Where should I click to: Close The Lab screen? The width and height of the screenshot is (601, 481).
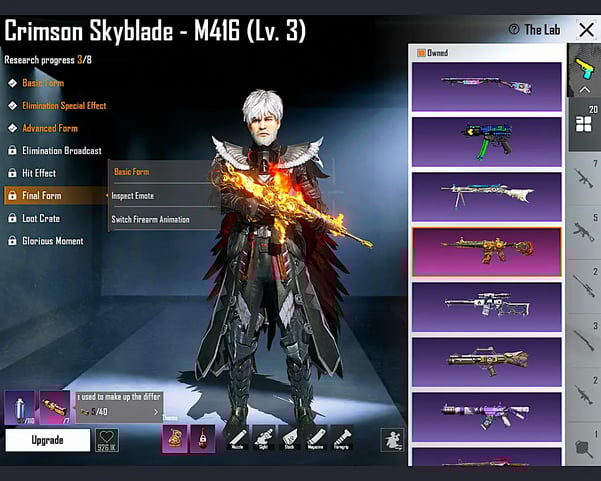coord(586,30)
